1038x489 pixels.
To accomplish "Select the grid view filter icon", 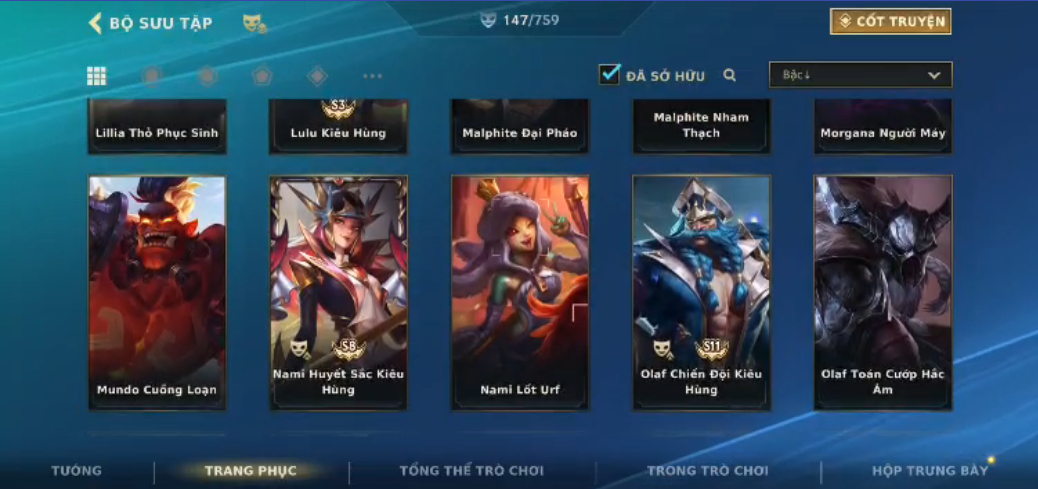I will click(x=97, y=76).
